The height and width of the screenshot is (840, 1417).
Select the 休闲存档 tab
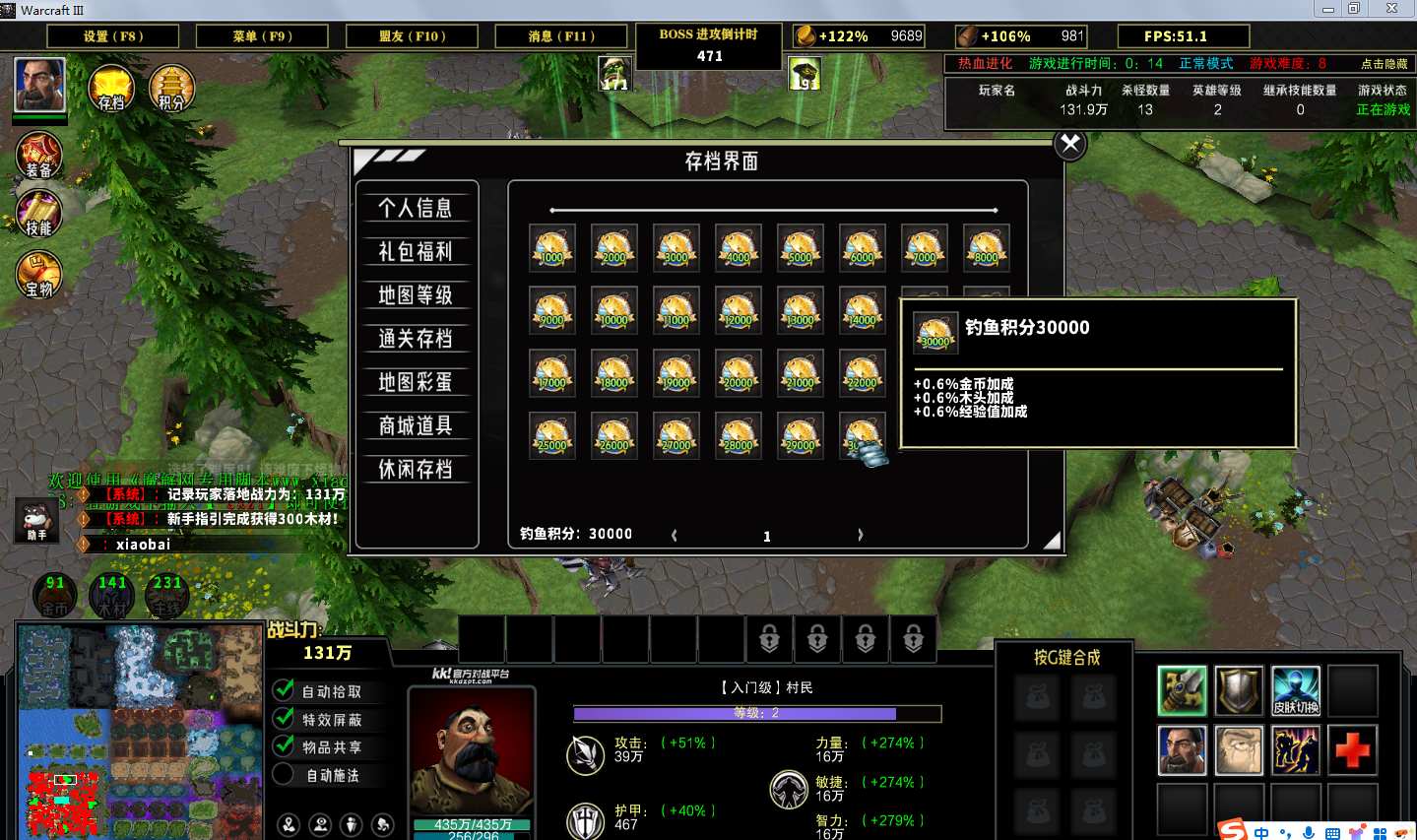[416, 469]
